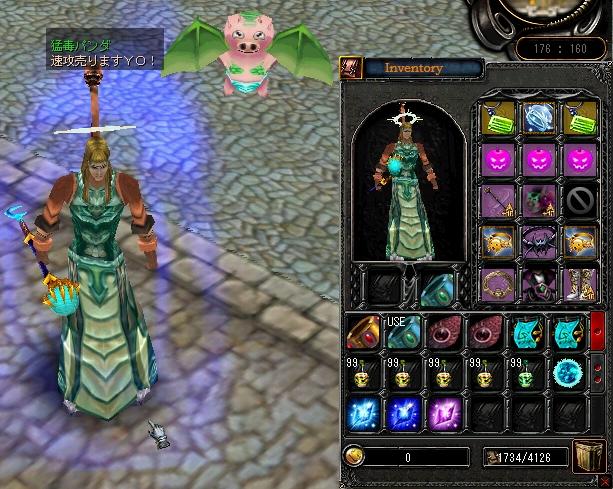
Task: Click the gold coin icon
Action: [x=353, y=456]
